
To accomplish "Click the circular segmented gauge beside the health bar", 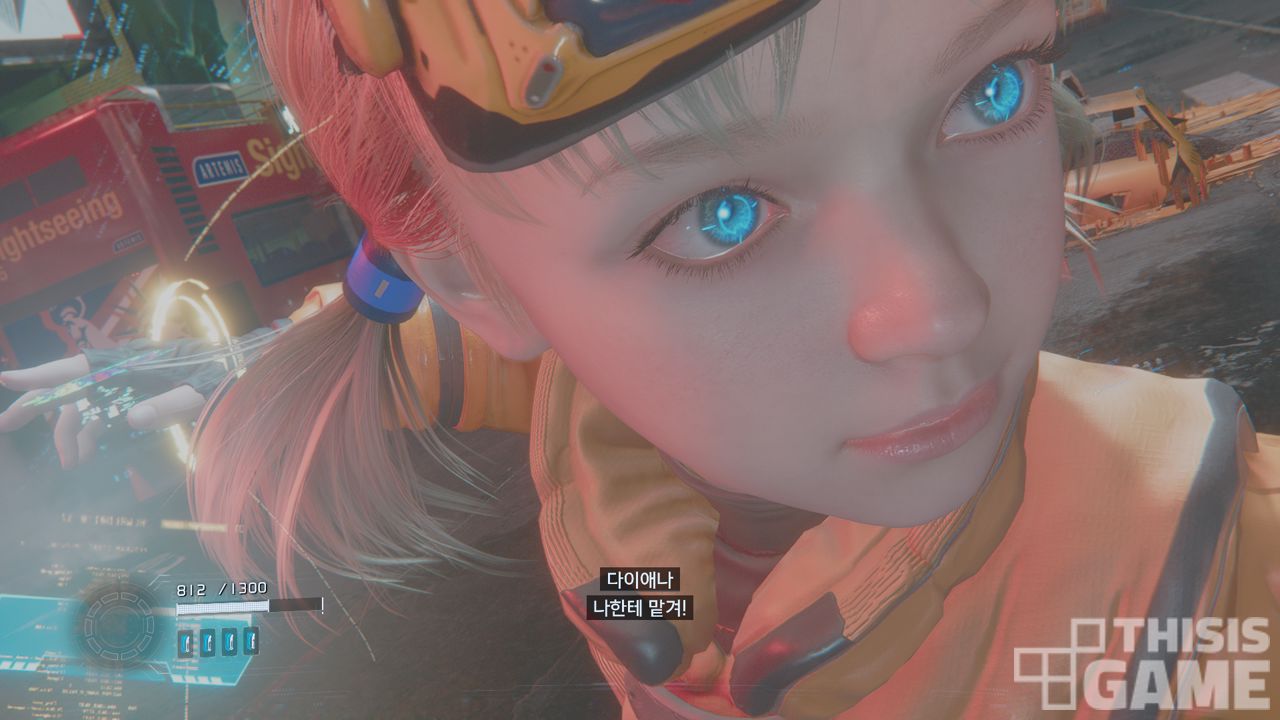I will click(119, 627).
